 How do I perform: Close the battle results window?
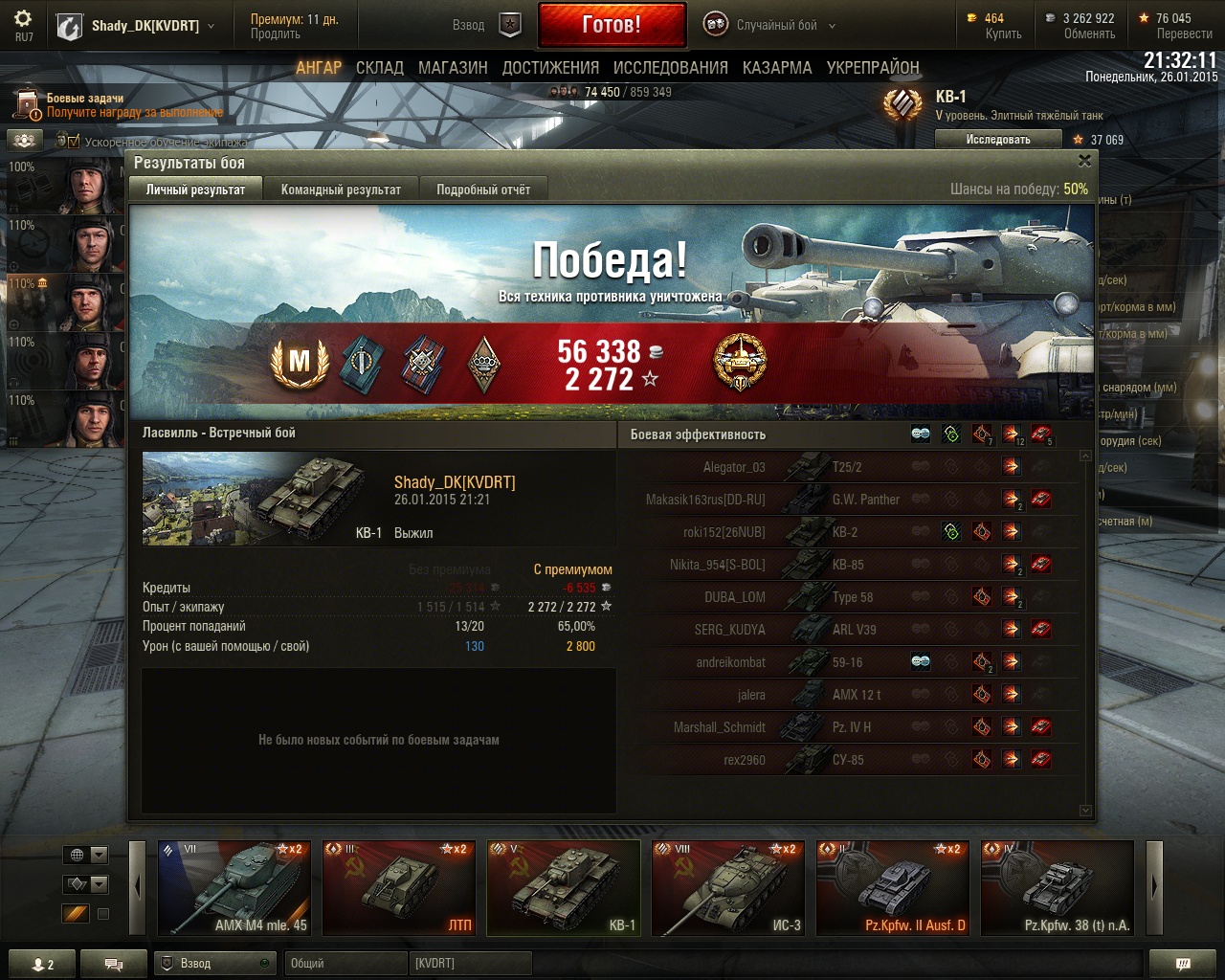1084,161
